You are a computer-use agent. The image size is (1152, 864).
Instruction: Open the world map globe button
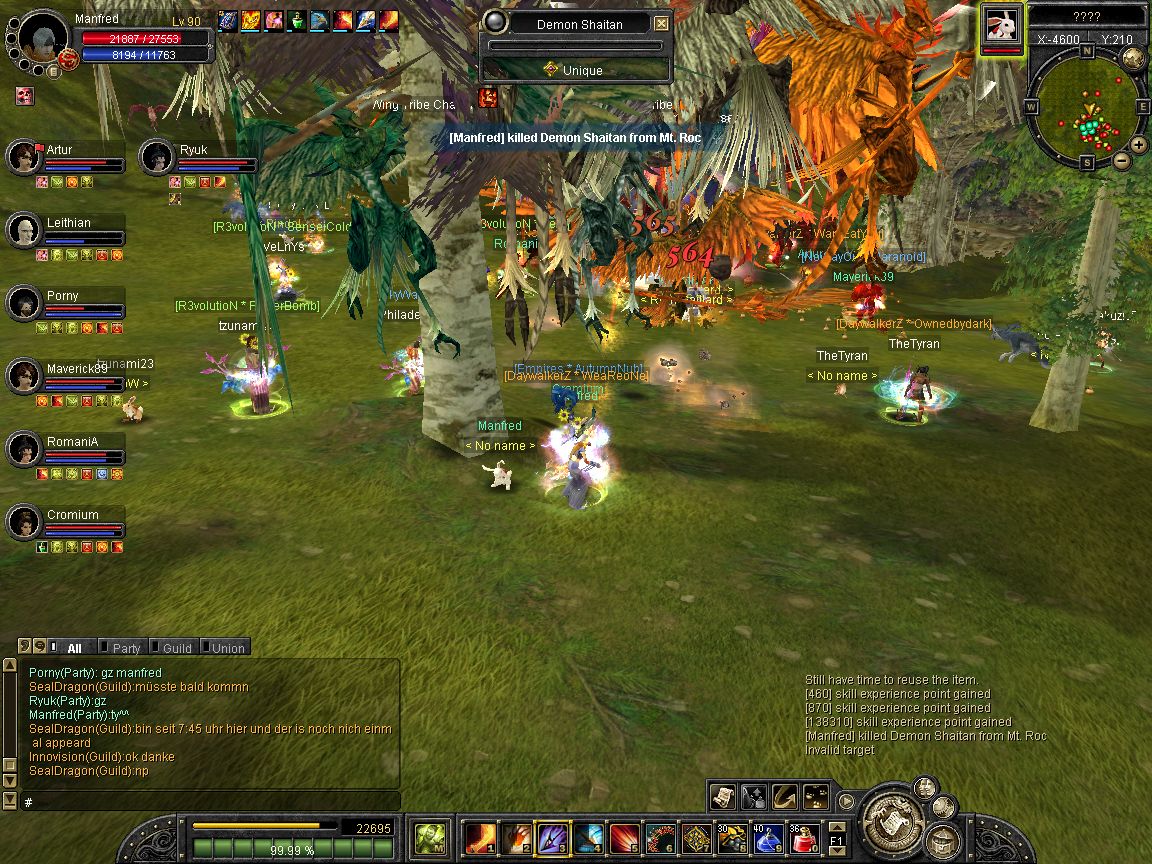coord(1133,57)
